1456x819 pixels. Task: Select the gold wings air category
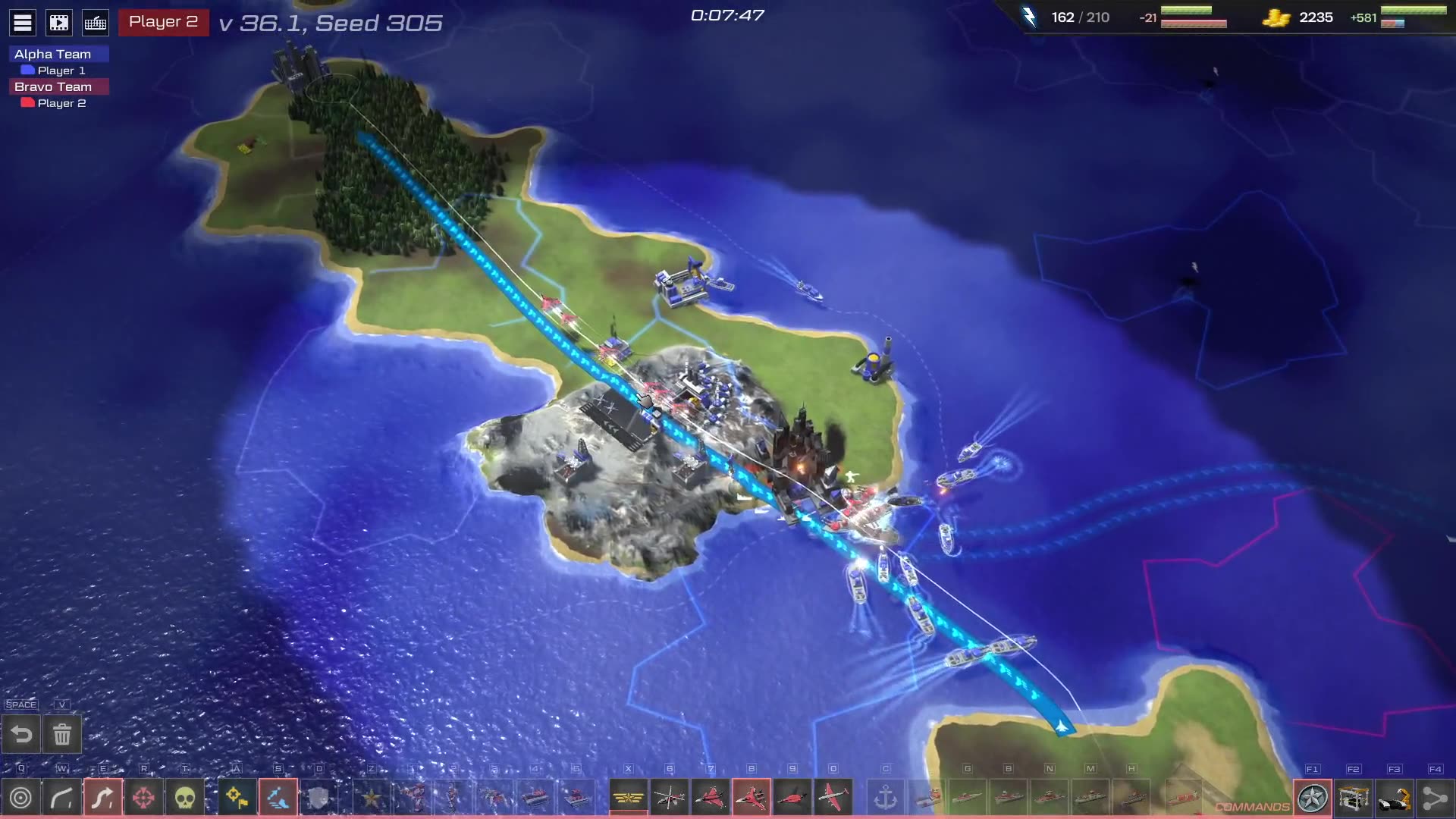click(x=629, y=798)
